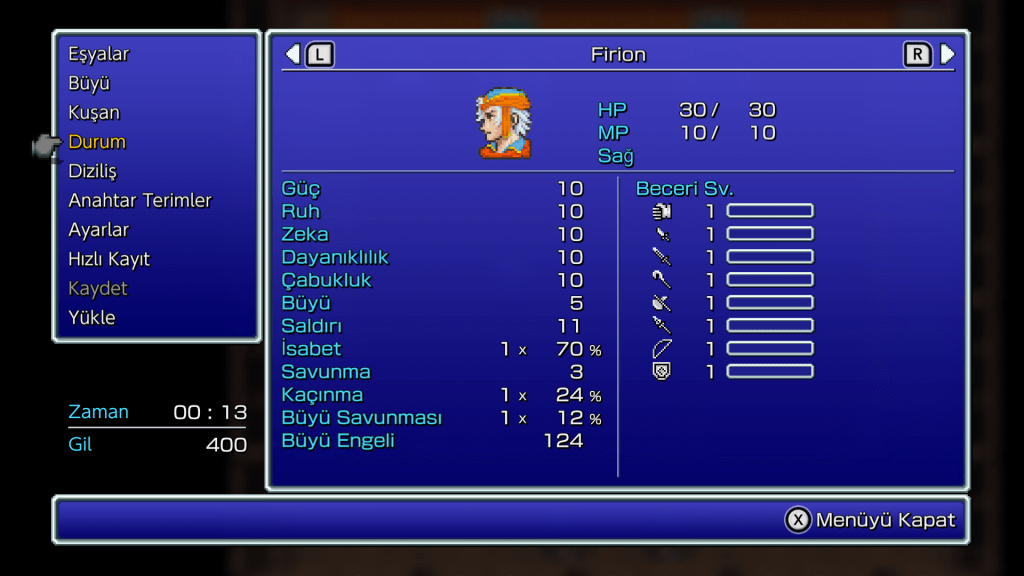Go to Ayarlar settings
The width and height of the screenshot is (1024, 576).
pos(98,229)
